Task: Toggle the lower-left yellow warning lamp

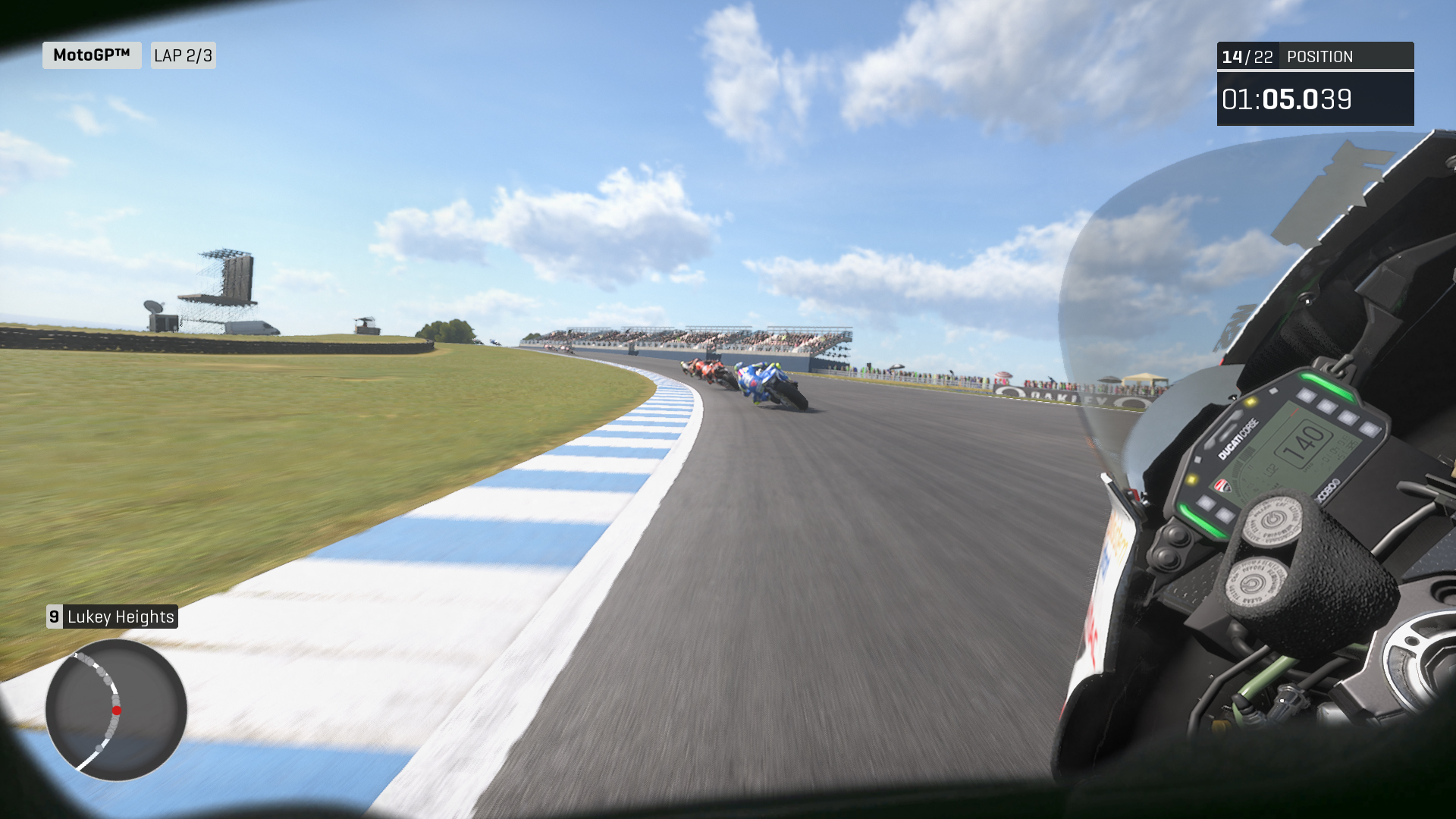Action: click(1192, 479)
